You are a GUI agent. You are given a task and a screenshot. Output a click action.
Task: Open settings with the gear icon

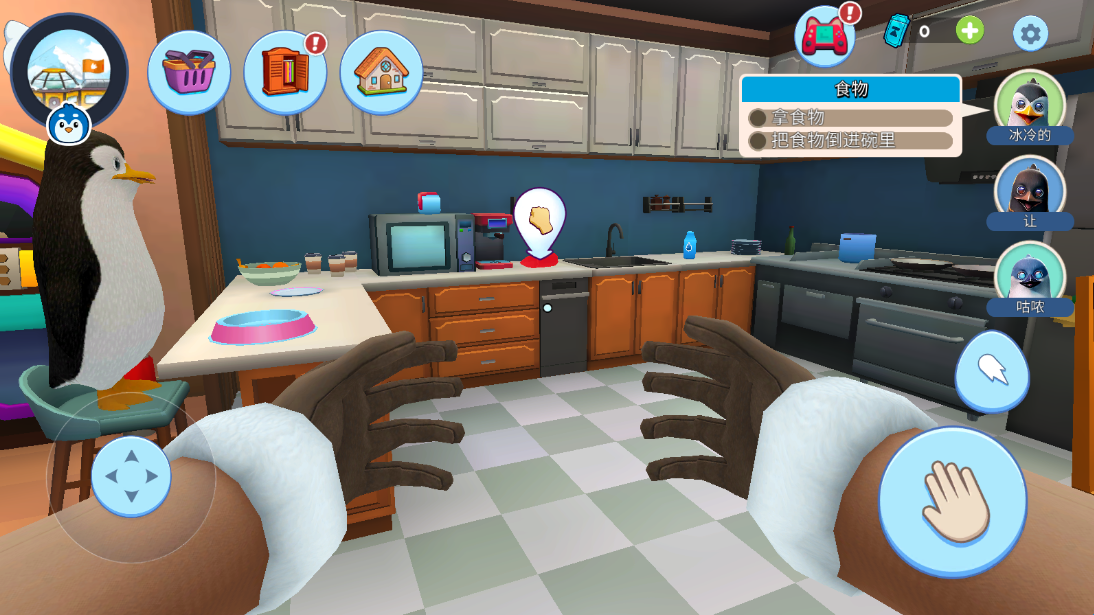1030,34
